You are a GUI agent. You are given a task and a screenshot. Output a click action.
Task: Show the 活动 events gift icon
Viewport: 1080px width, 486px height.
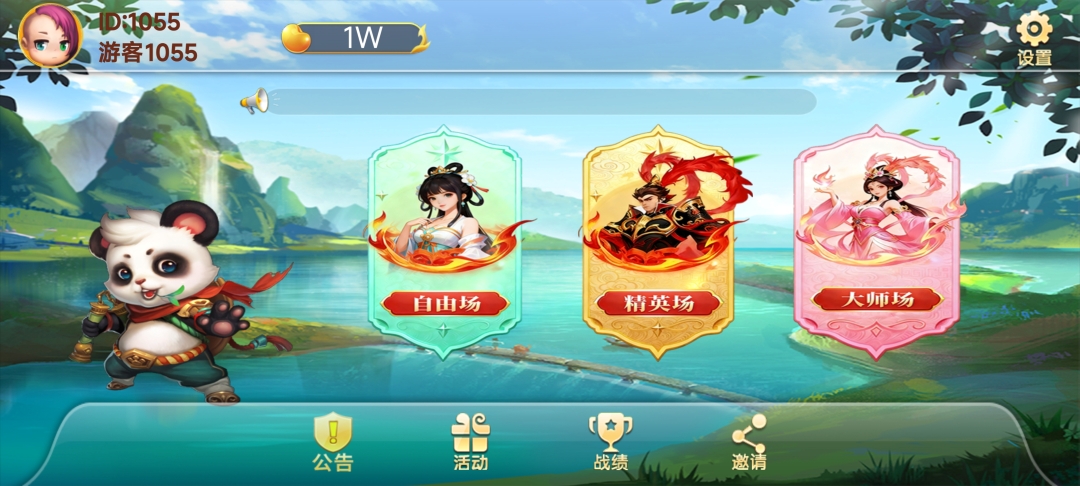tap(470, 441)
